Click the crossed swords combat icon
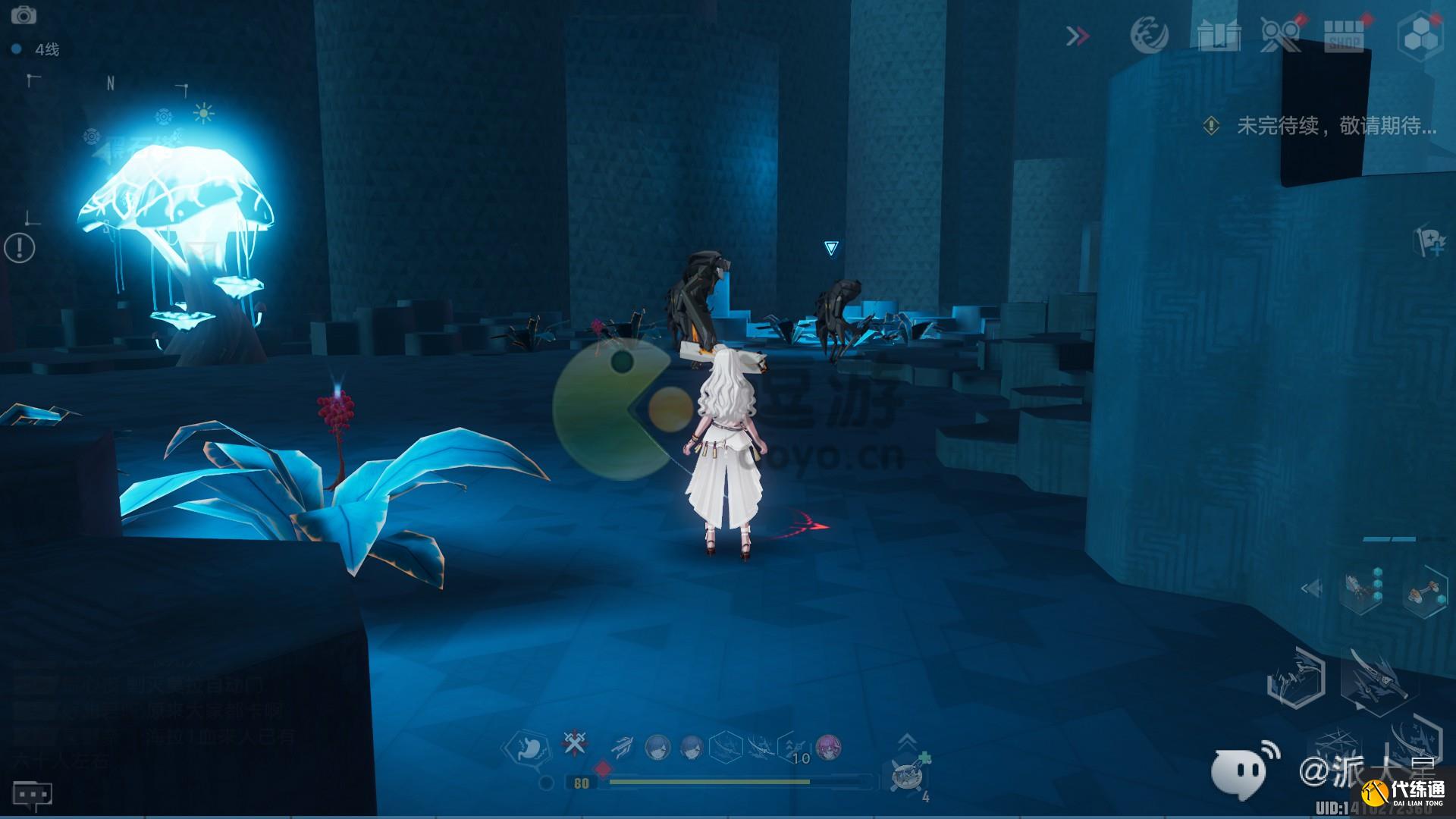 (x=573, y=744)
